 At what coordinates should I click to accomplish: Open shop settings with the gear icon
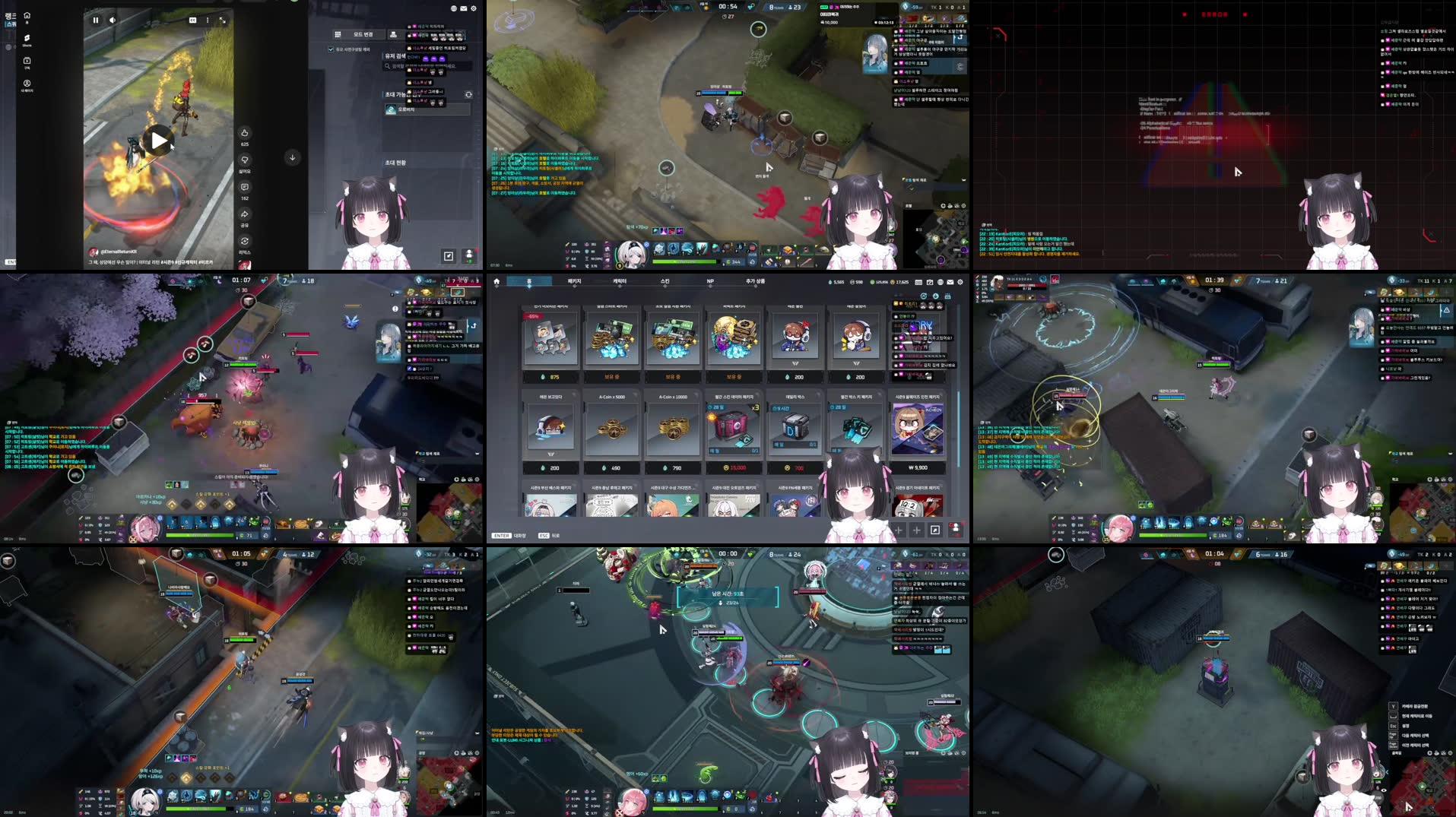tap(960, 282)
